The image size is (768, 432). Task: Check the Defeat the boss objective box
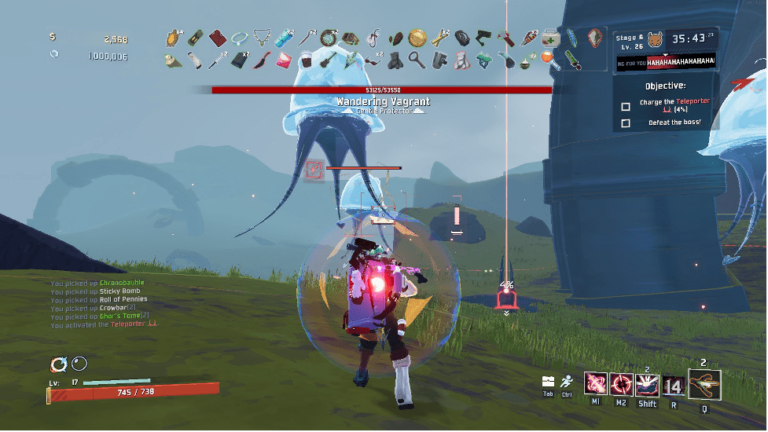tap(626, 123)
